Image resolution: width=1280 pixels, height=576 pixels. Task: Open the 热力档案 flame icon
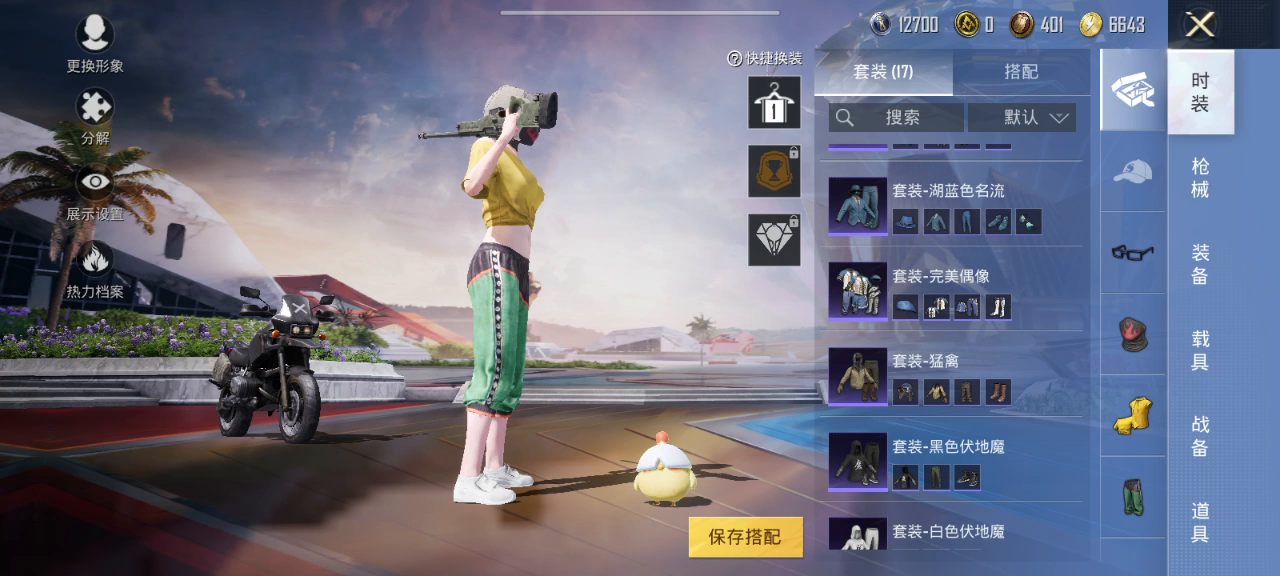tap(95, 260)
